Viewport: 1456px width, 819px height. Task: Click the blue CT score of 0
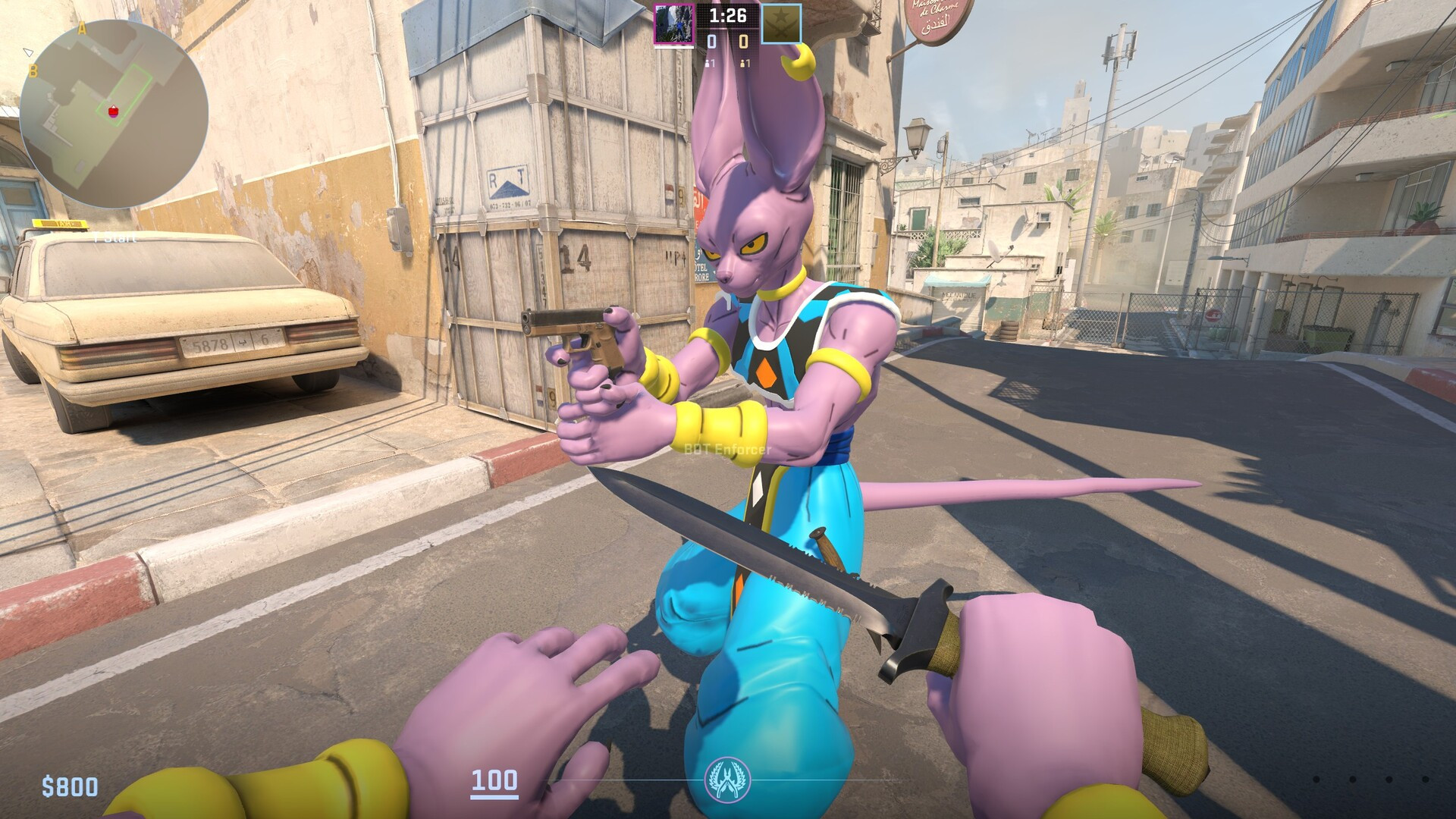tap(712, 42)
